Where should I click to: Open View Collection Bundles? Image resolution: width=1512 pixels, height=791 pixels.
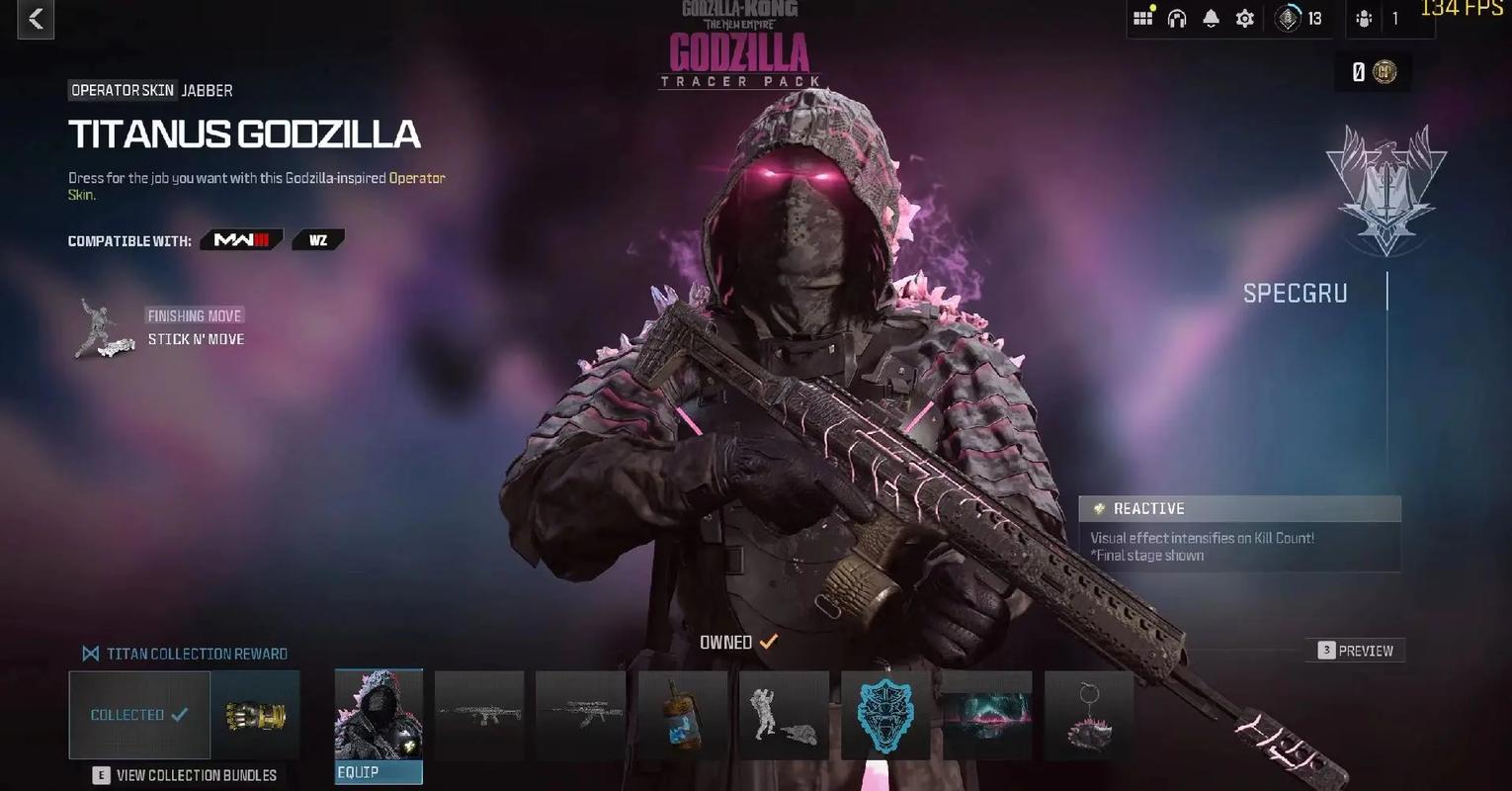186,775
